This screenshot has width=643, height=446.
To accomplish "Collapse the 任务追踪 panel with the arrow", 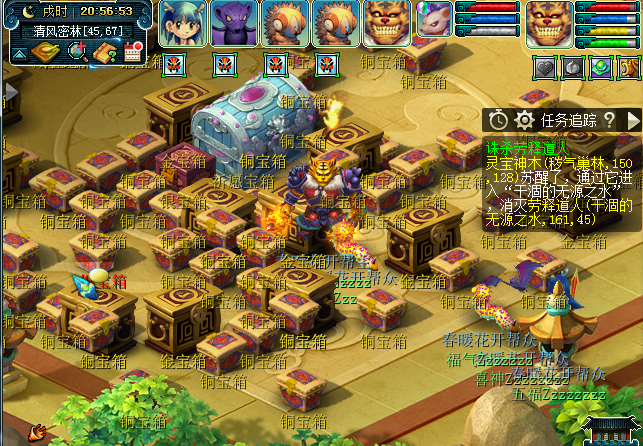I will pyautogui.click(x=632, y=120).
